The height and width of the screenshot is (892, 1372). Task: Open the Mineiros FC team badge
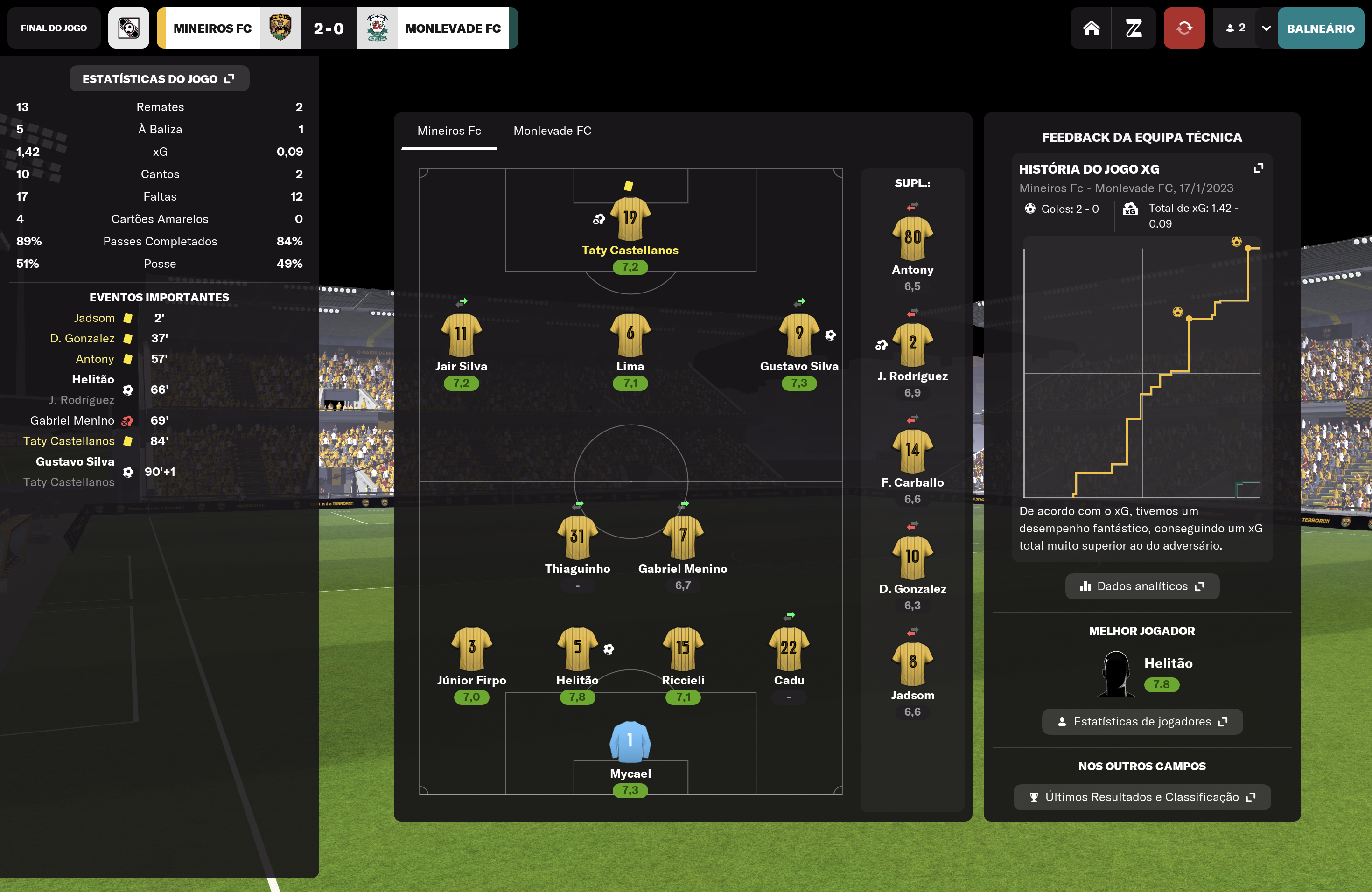click(x=280, y=28)
